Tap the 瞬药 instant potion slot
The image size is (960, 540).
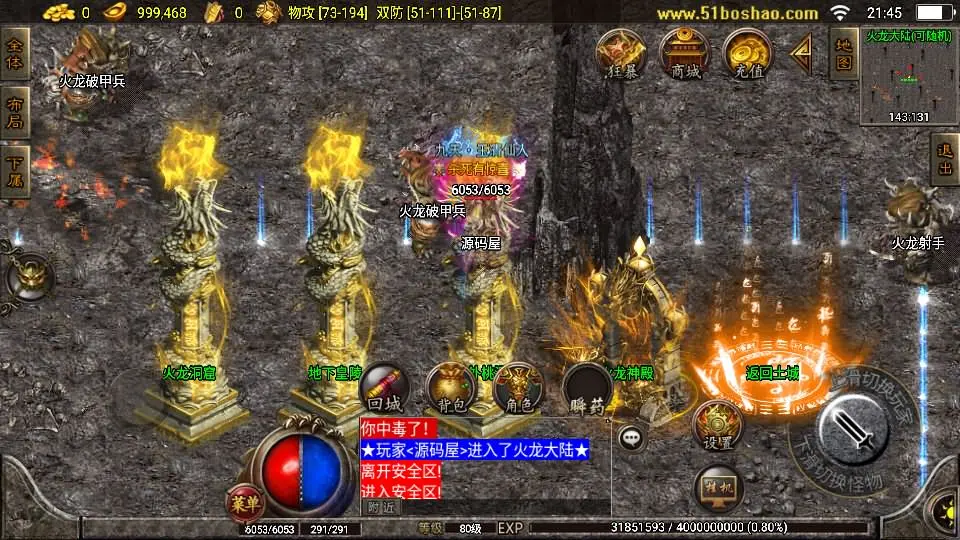[587, 389]
